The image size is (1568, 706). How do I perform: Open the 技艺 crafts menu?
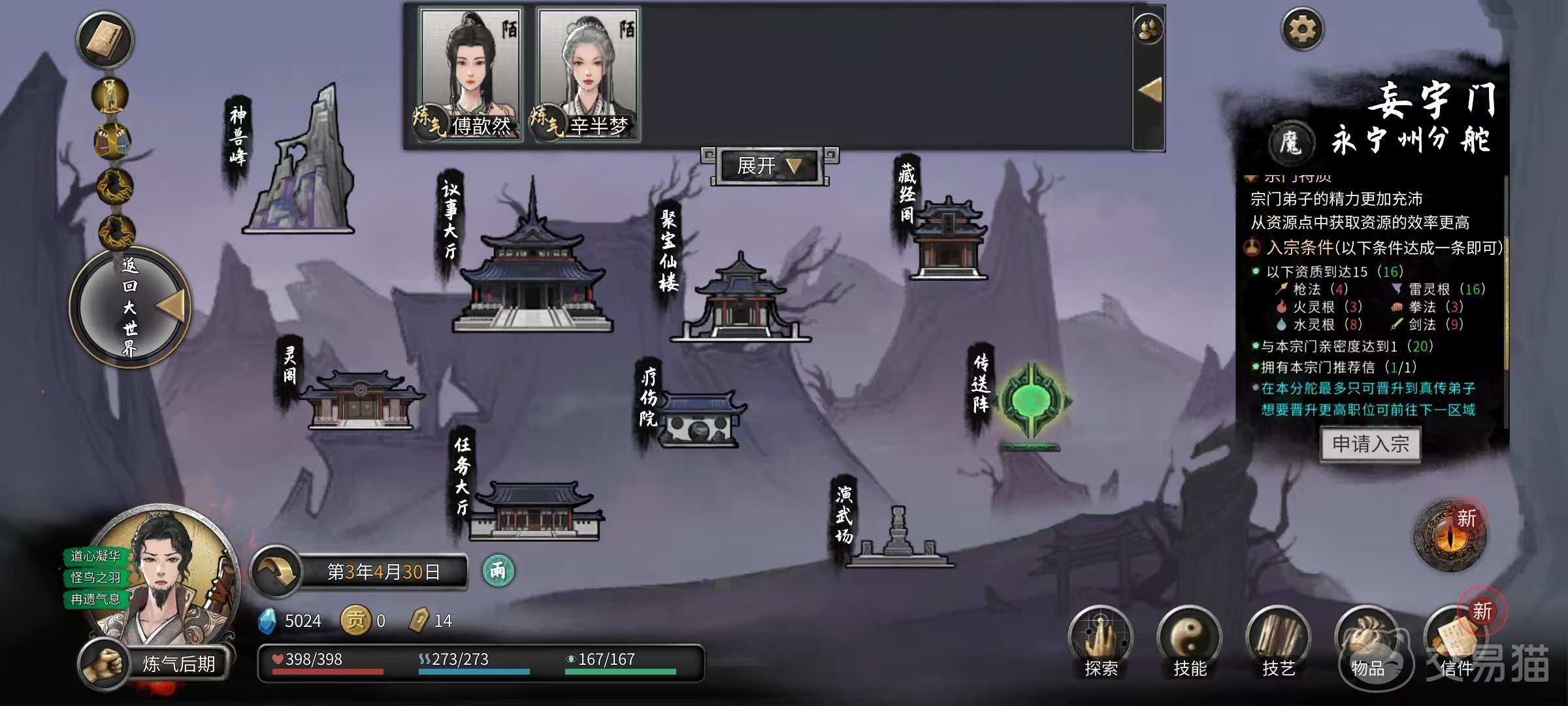tap(1279, 642)
